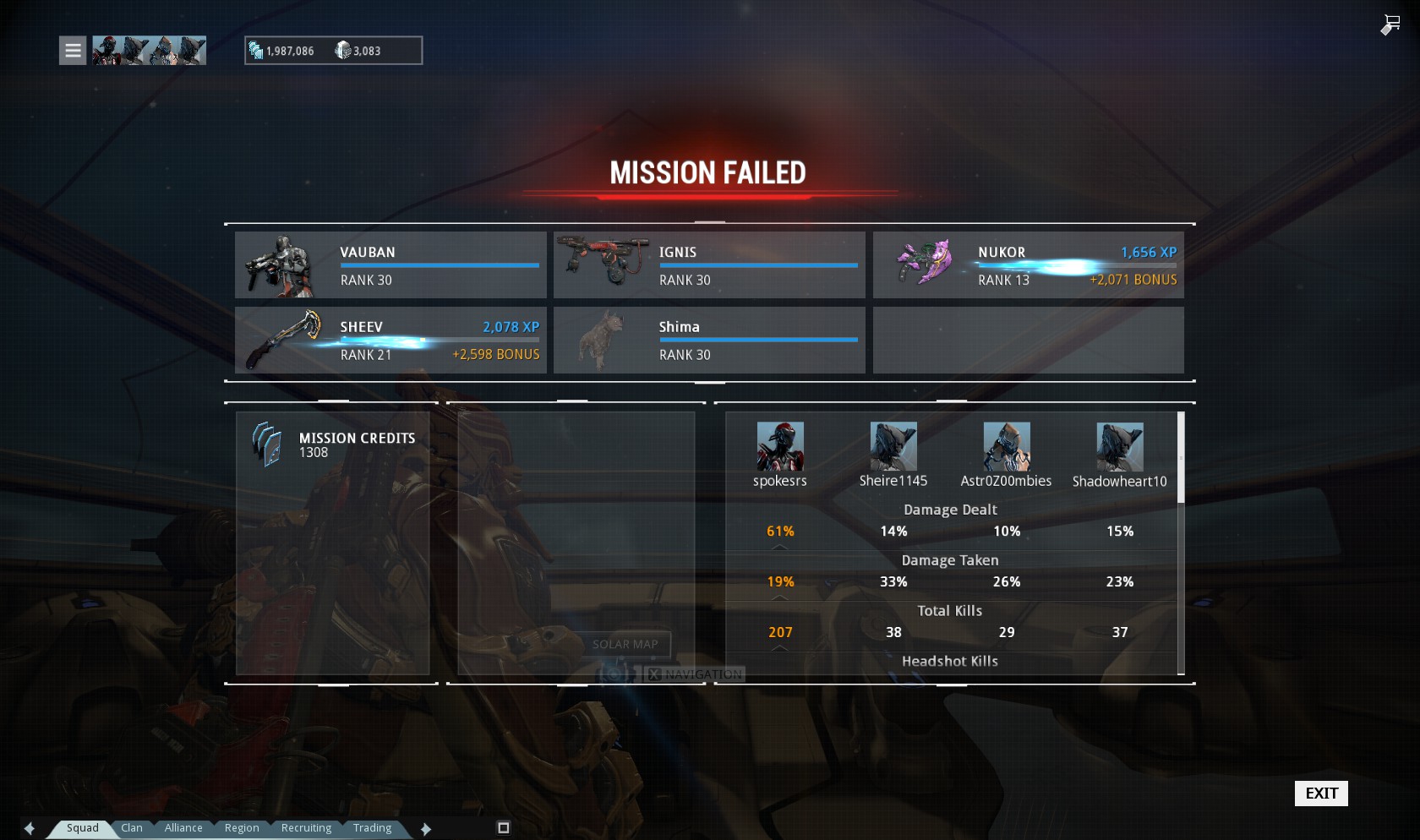Select Sheire1145 player avatar
The width and height of the screenshot is (1420, 840).
[893, 447]
